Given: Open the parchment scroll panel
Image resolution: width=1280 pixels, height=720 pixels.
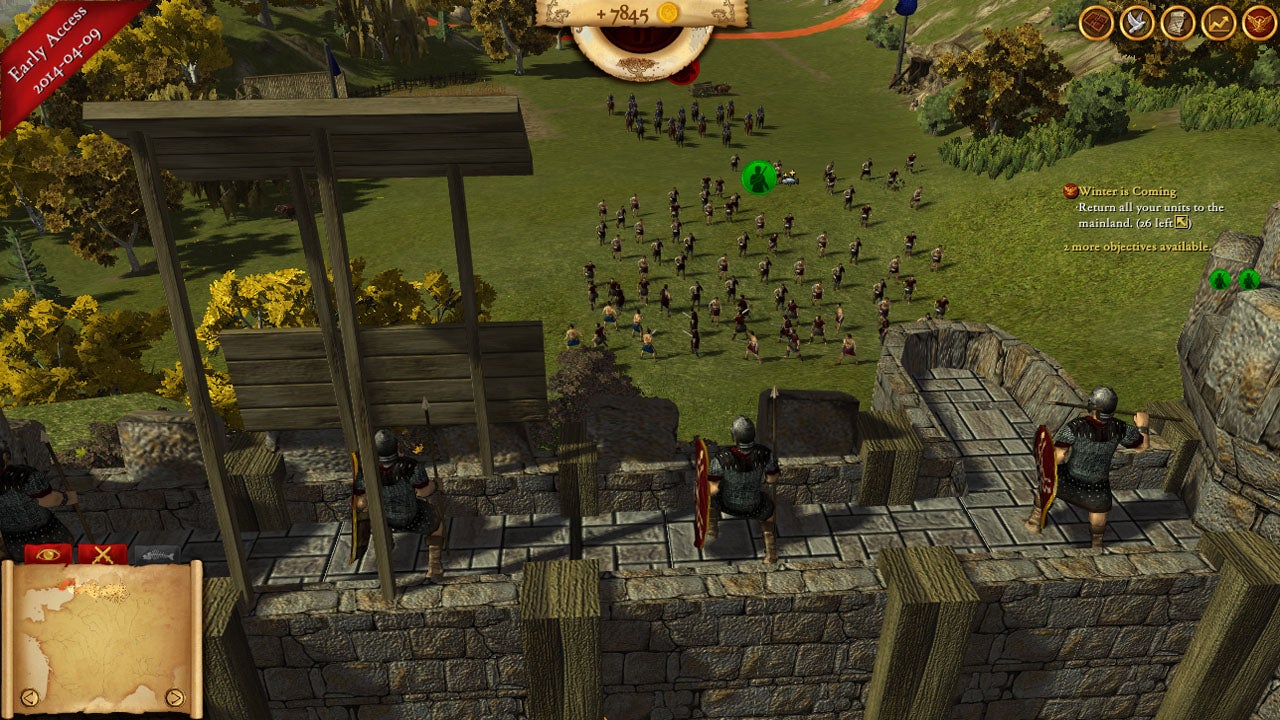Looking at the screenshot, I should click(1178, 23).
